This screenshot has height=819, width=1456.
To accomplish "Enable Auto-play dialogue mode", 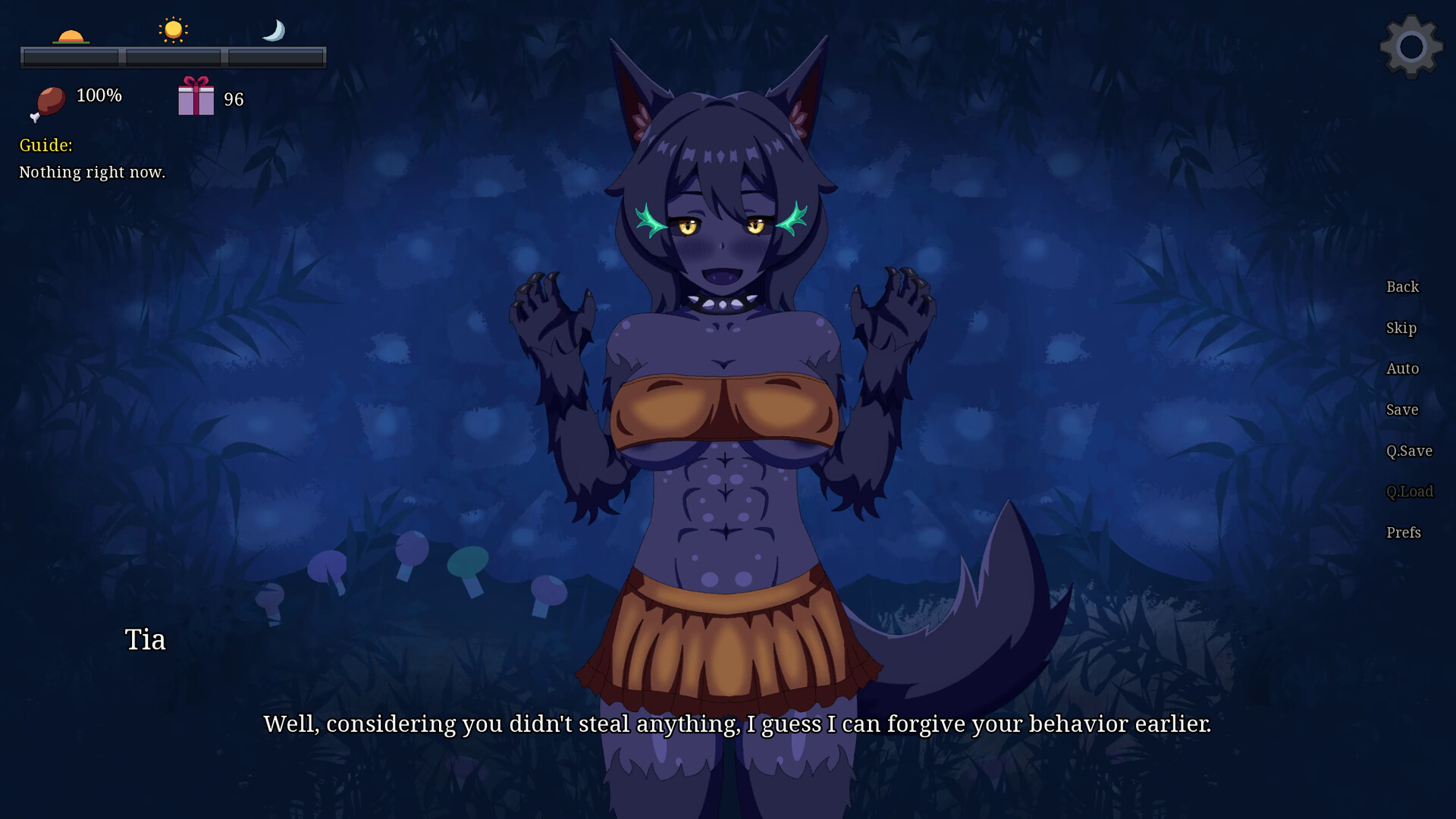I will tap(1402, 368).
